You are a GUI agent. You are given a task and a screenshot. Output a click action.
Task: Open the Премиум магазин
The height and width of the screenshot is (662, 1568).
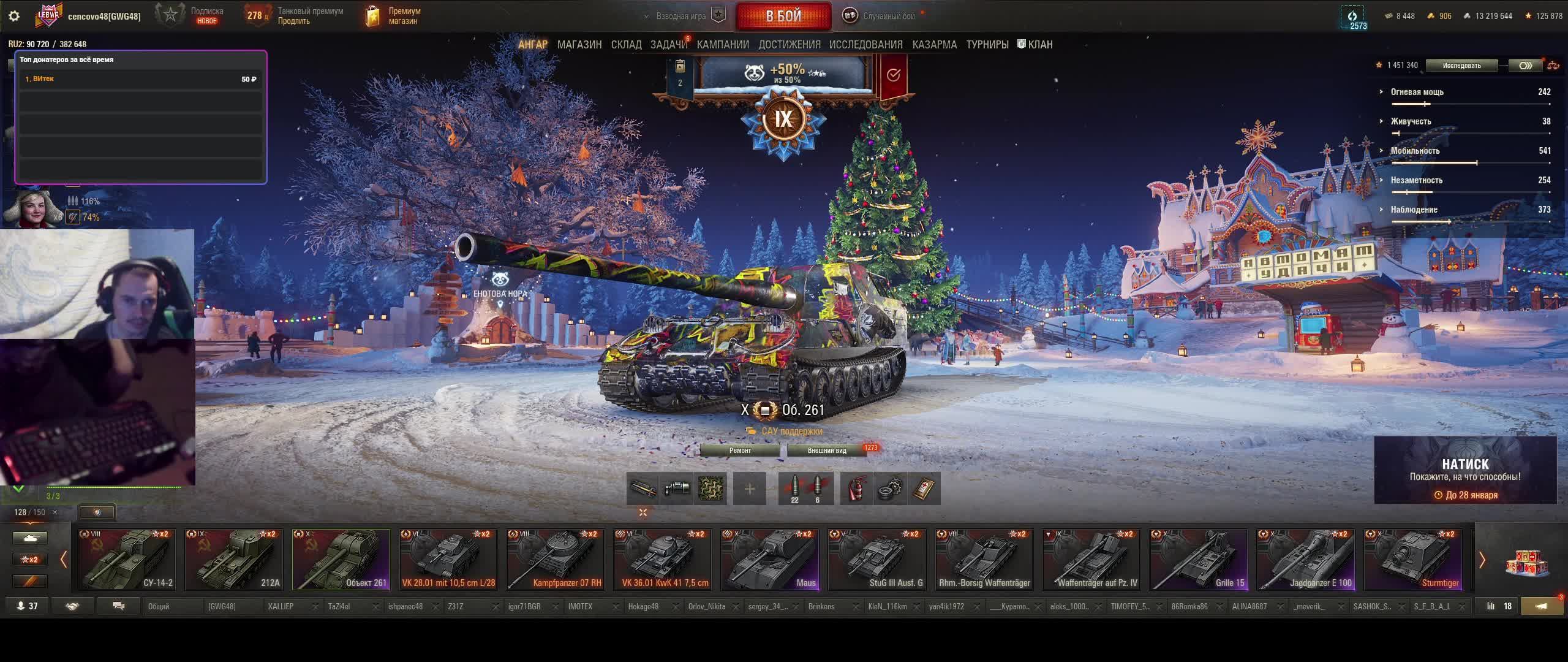[x=393, y=16]
